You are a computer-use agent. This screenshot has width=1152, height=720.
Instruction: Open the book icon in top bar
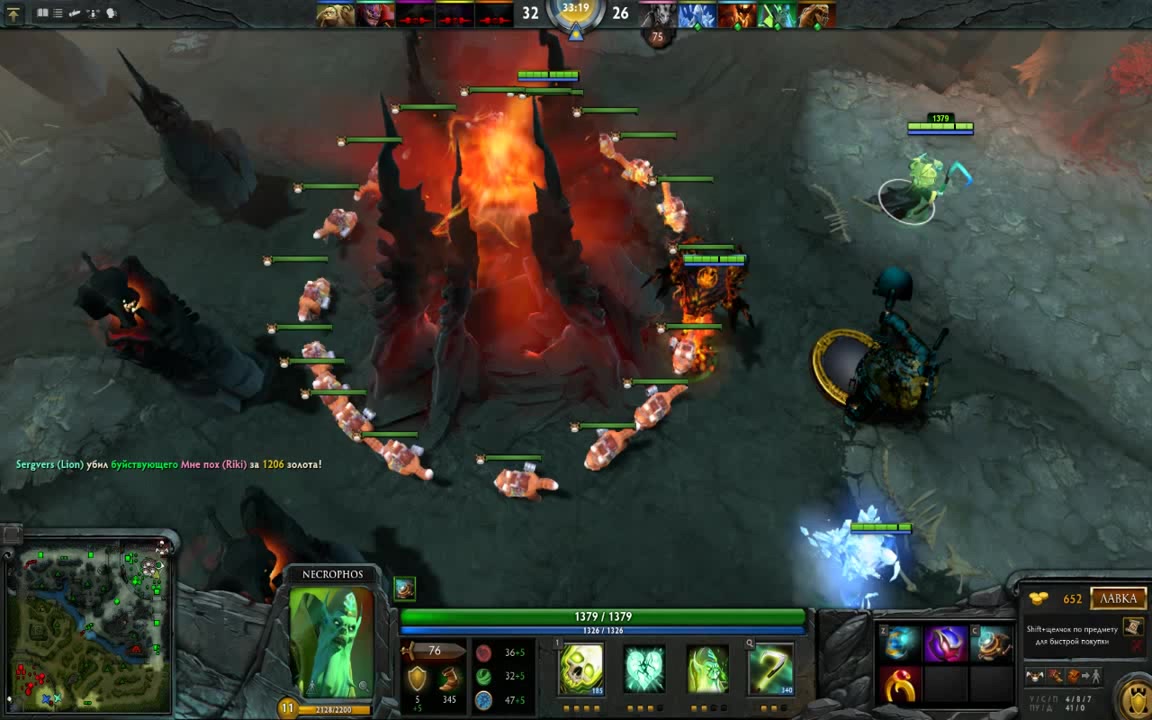click(43, 14)
